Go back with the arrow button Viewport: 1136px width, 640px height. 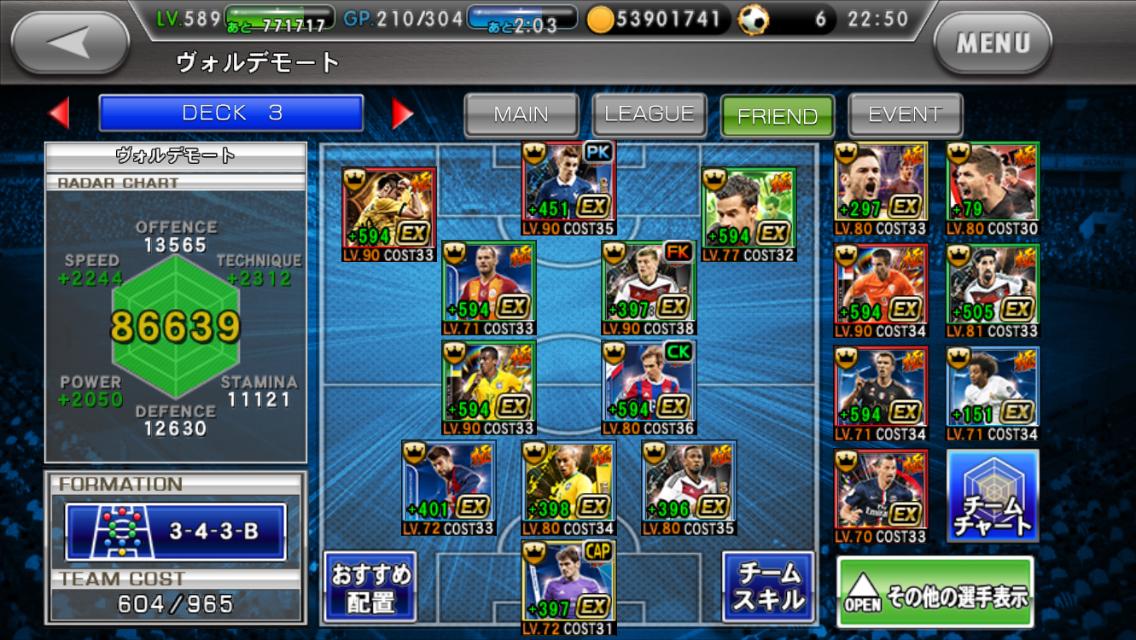(x=70, y=43)
